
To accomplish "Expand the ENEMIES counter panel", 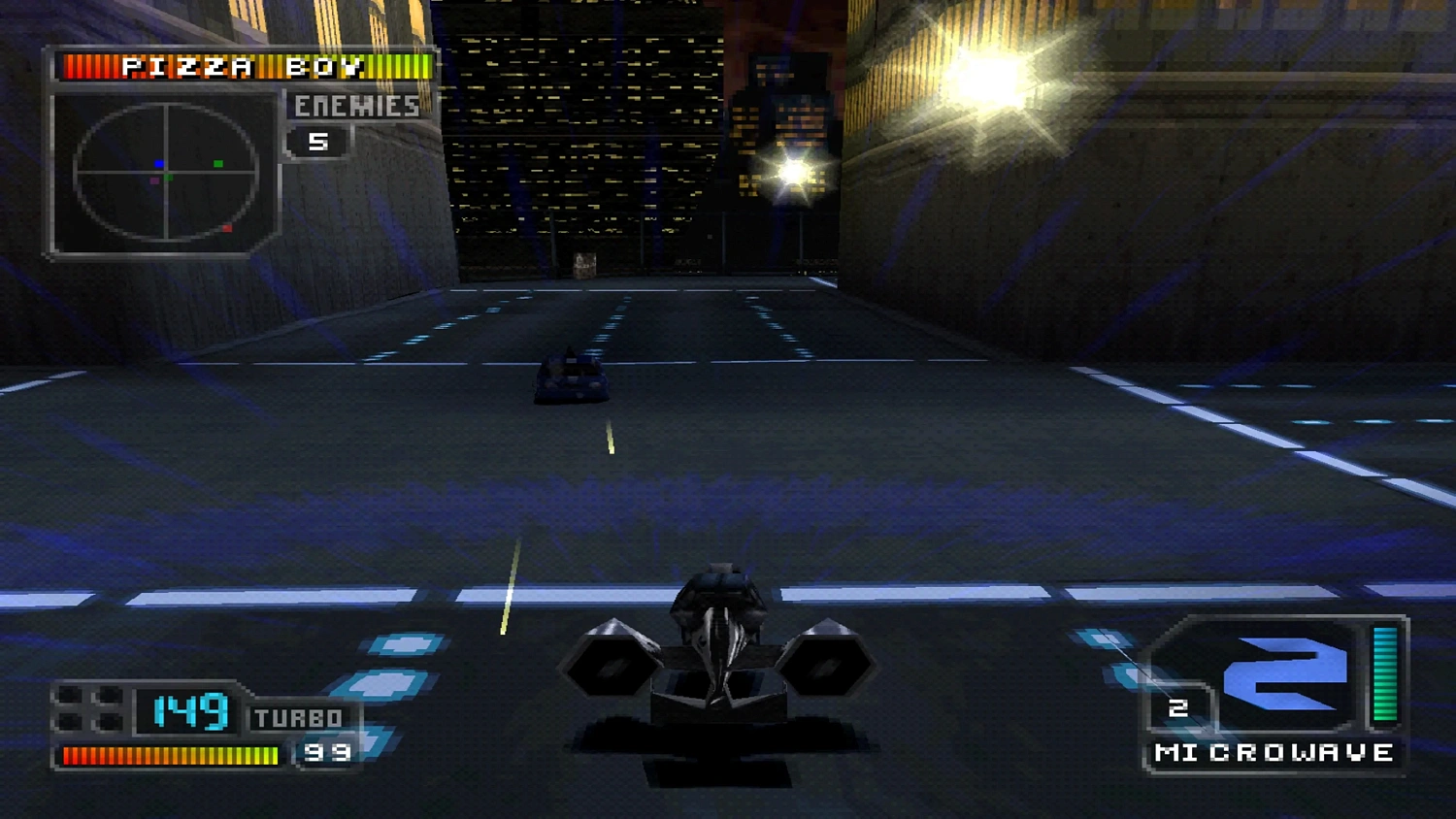I will pyautogui.click(x=349, y=122).
